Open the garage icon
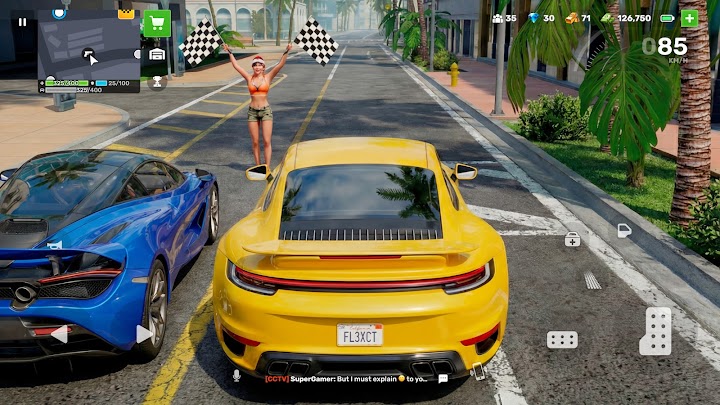 [157, 53]
